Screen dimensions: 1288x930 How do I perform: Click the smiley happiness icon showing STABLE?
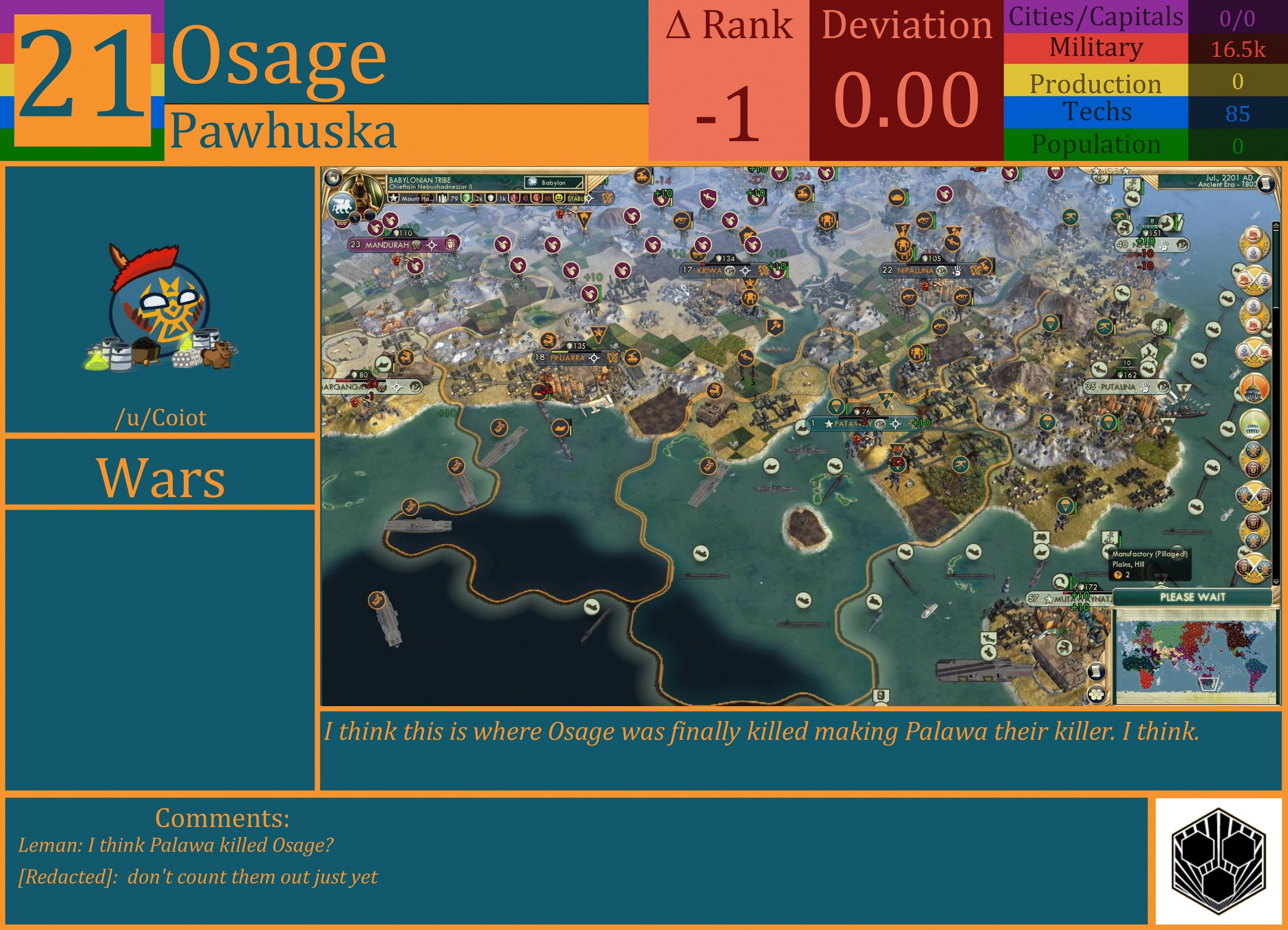[x=558, y=199]
